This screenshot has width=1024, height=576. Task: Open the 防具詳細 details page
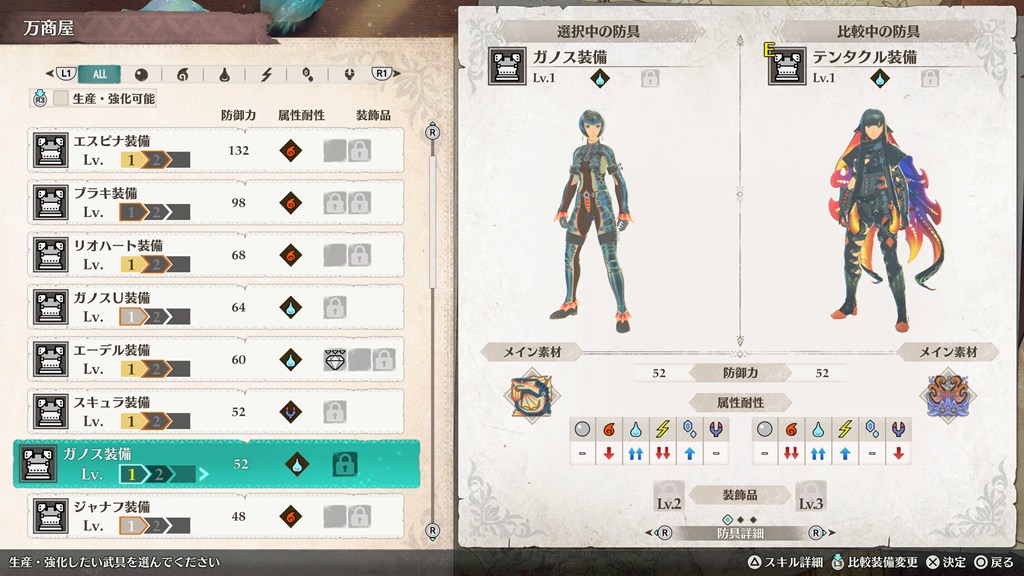tap(741, 533)
